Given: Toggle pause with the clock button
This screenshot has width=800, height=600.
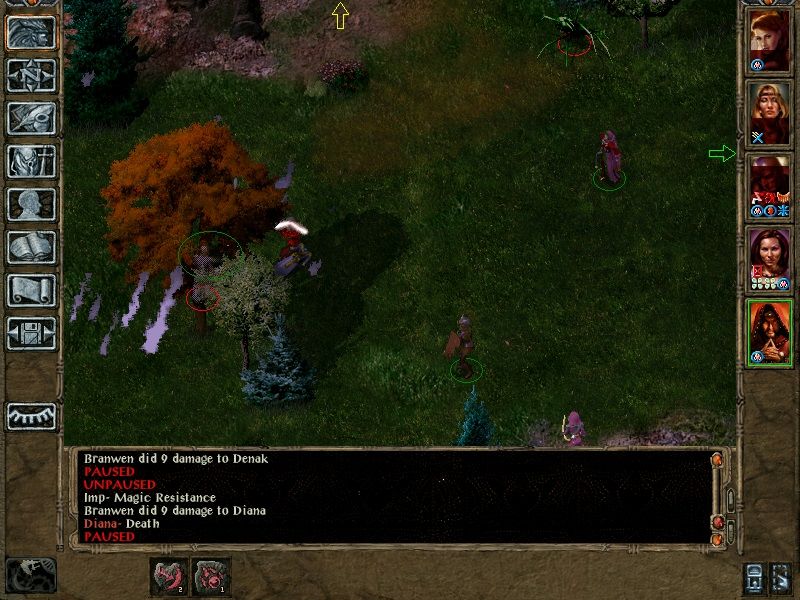Looking at the screenshot, I should coord(30,575).
